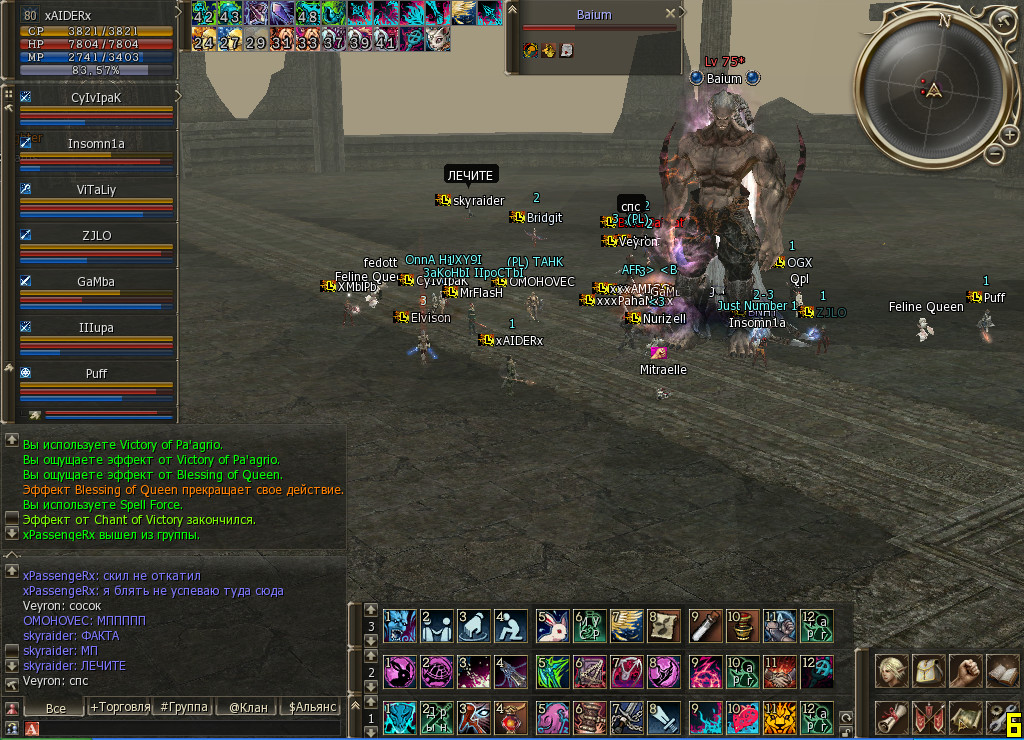Target party member ViTaLiy
The height and width of the screenshot is (740, 1024).
[x=96, y=190]
